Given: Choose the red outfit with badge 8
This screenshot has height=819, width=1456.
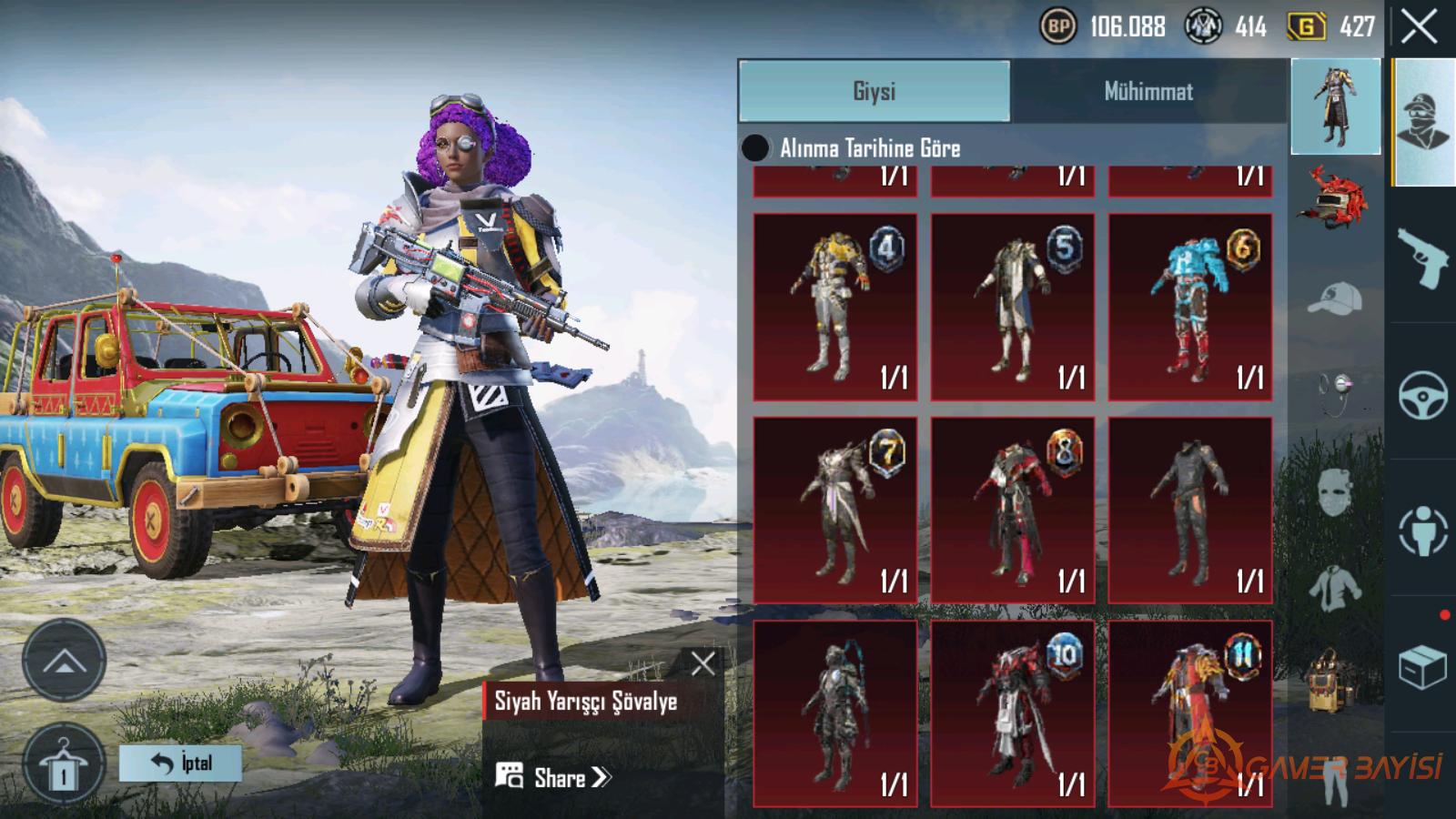Looking at the screenshot, I should tap(1012, 511).
